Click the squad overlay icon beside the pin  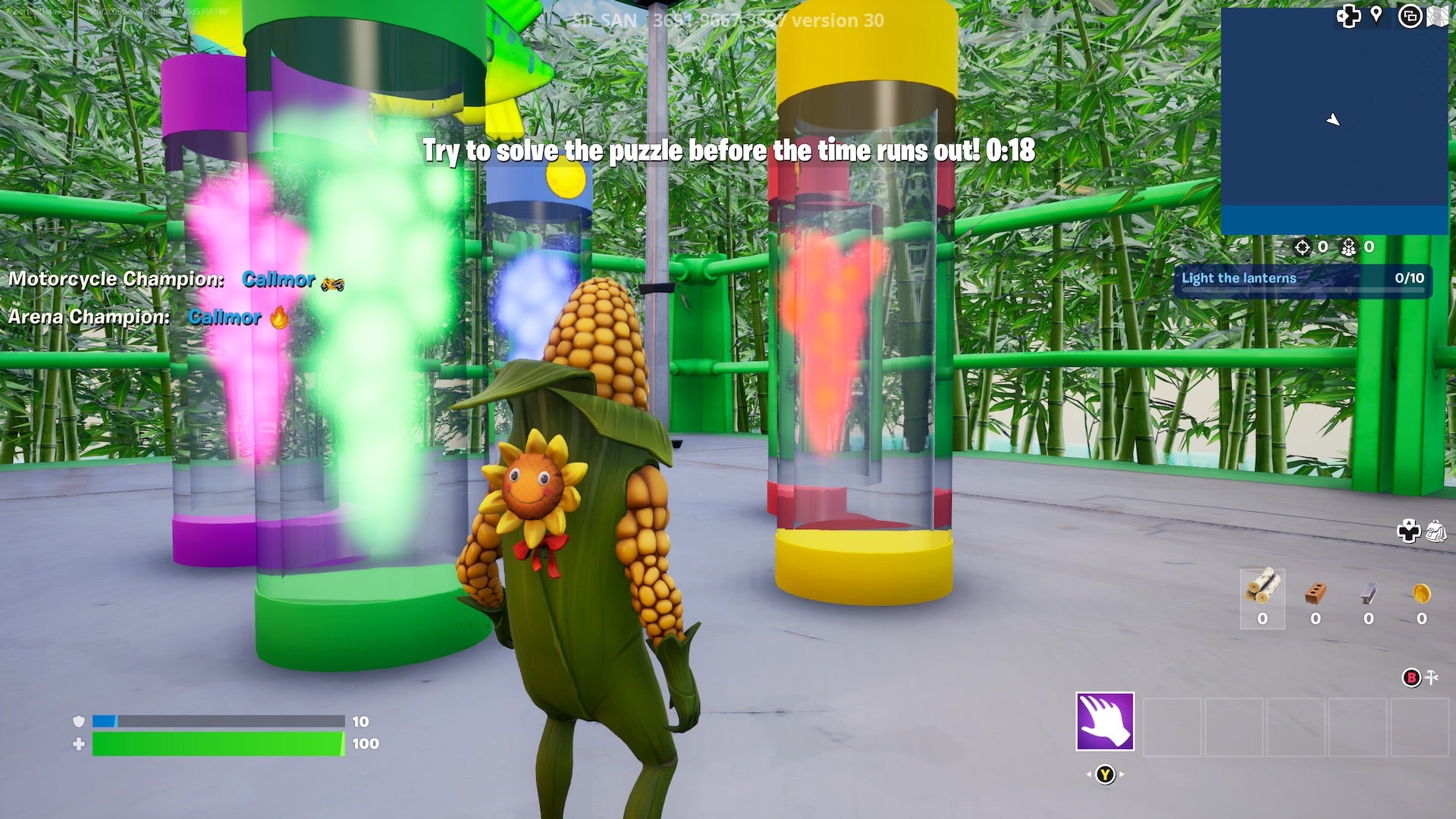(1410, 14)
